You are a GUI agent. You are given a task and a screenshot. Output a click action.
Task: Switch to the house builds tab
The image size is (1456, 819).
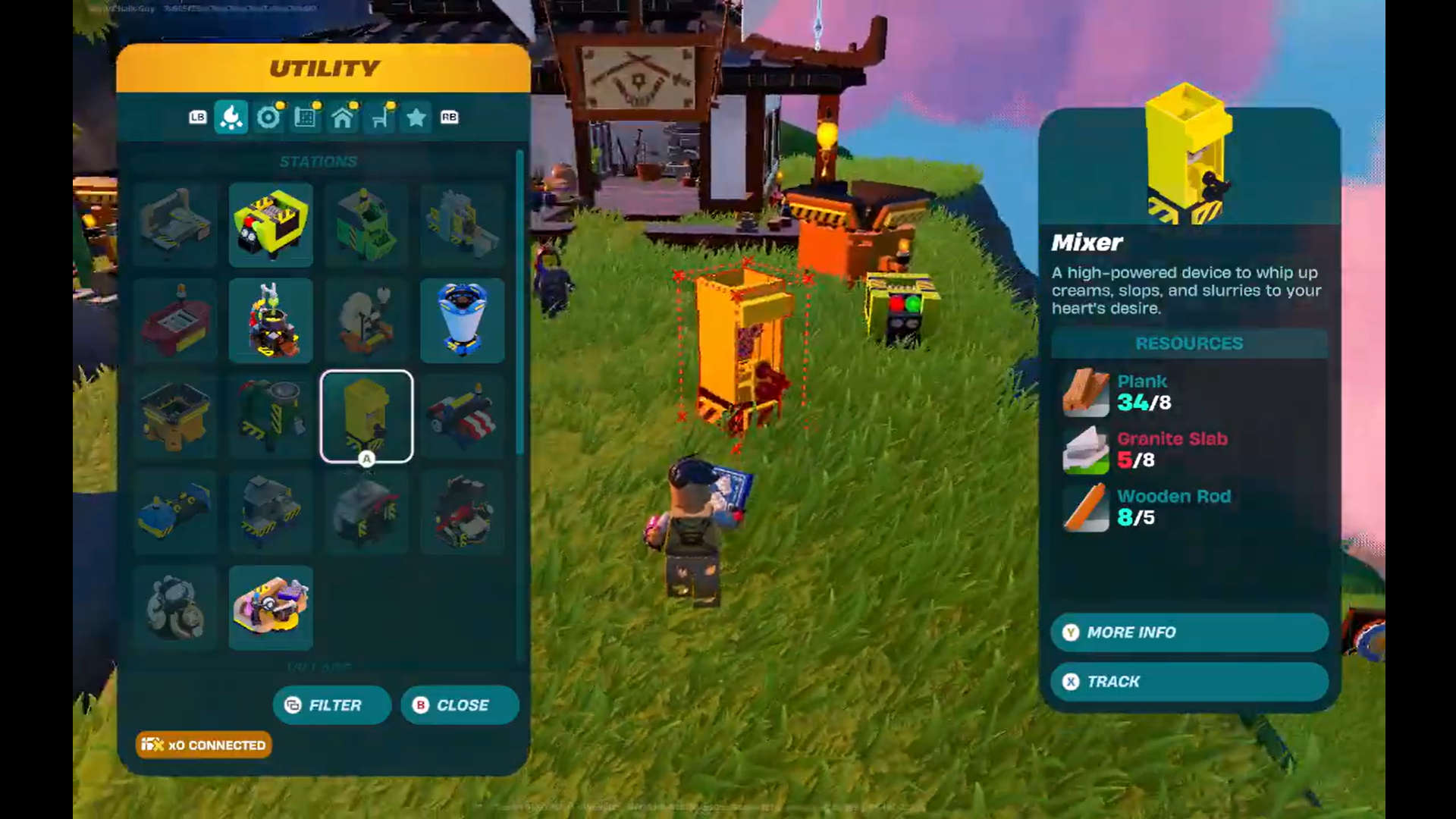coord(343,118)
